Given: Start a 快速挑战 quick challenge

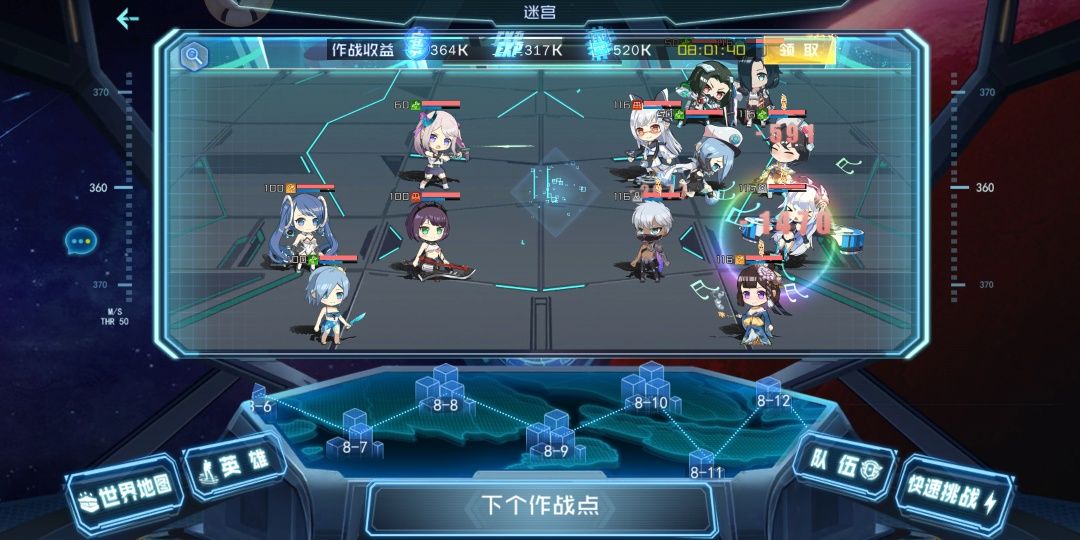Looking at the screenshot, I should click(951, 496).
